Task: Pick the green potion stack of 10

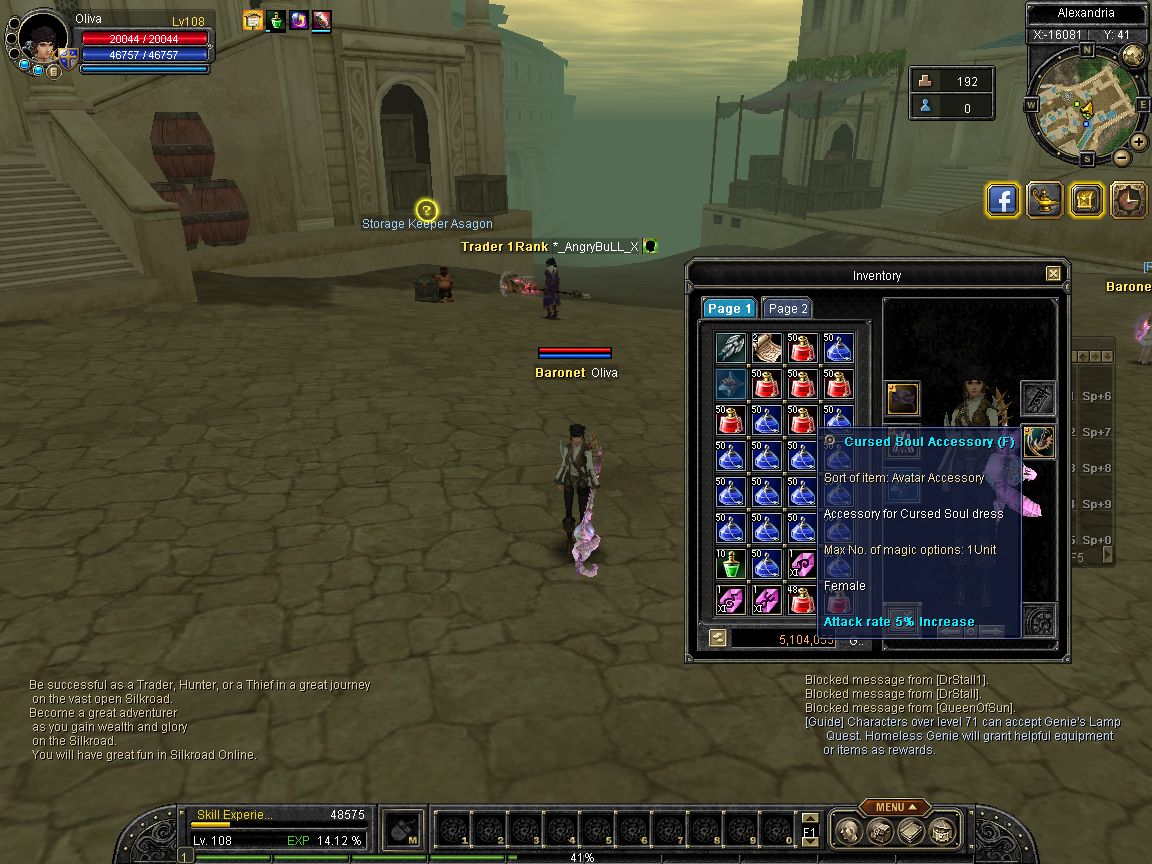Action: tap(730, 564)
